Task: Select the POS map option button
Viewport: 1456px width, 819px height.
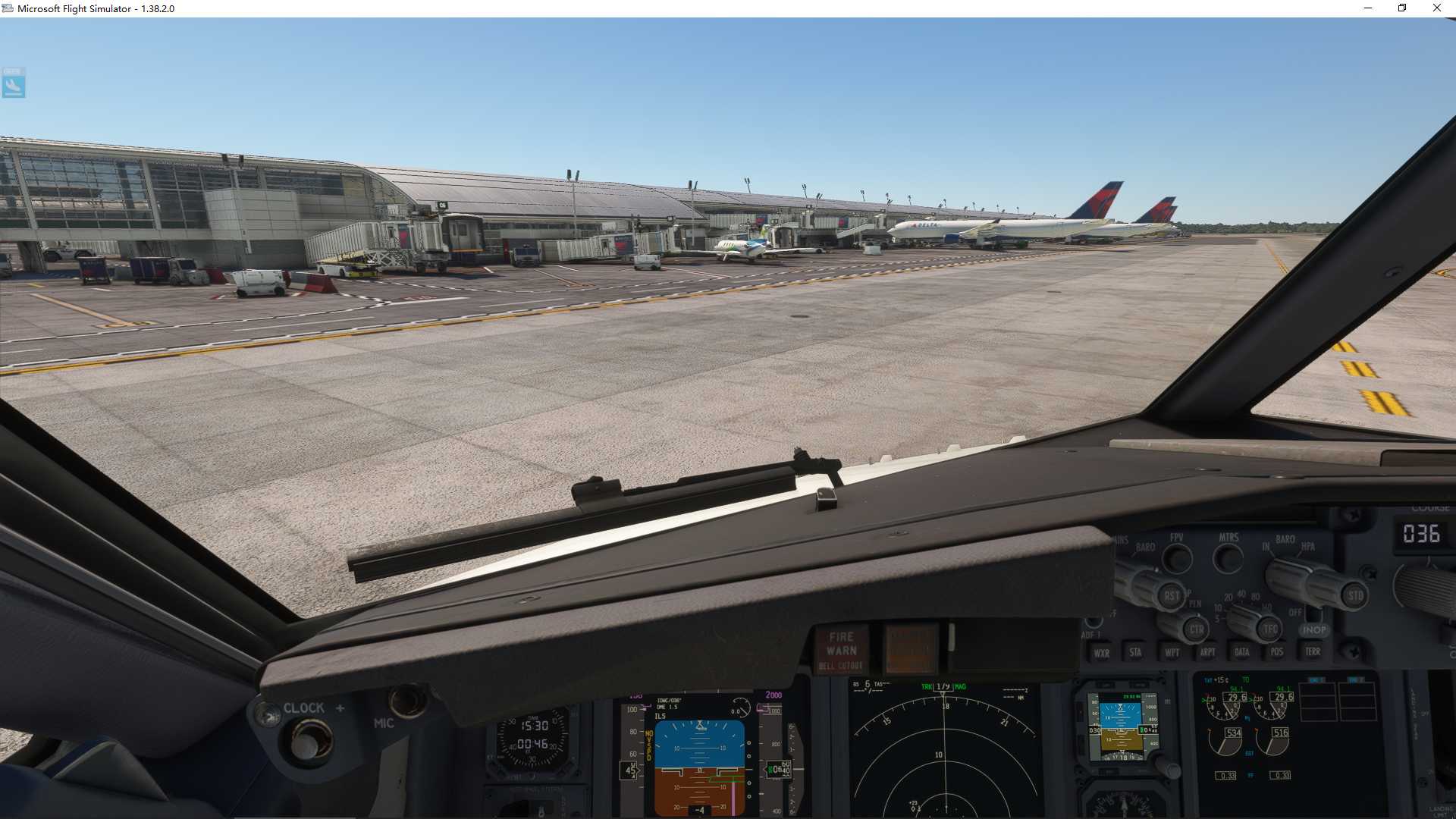Action: [x=1277, y=652]
